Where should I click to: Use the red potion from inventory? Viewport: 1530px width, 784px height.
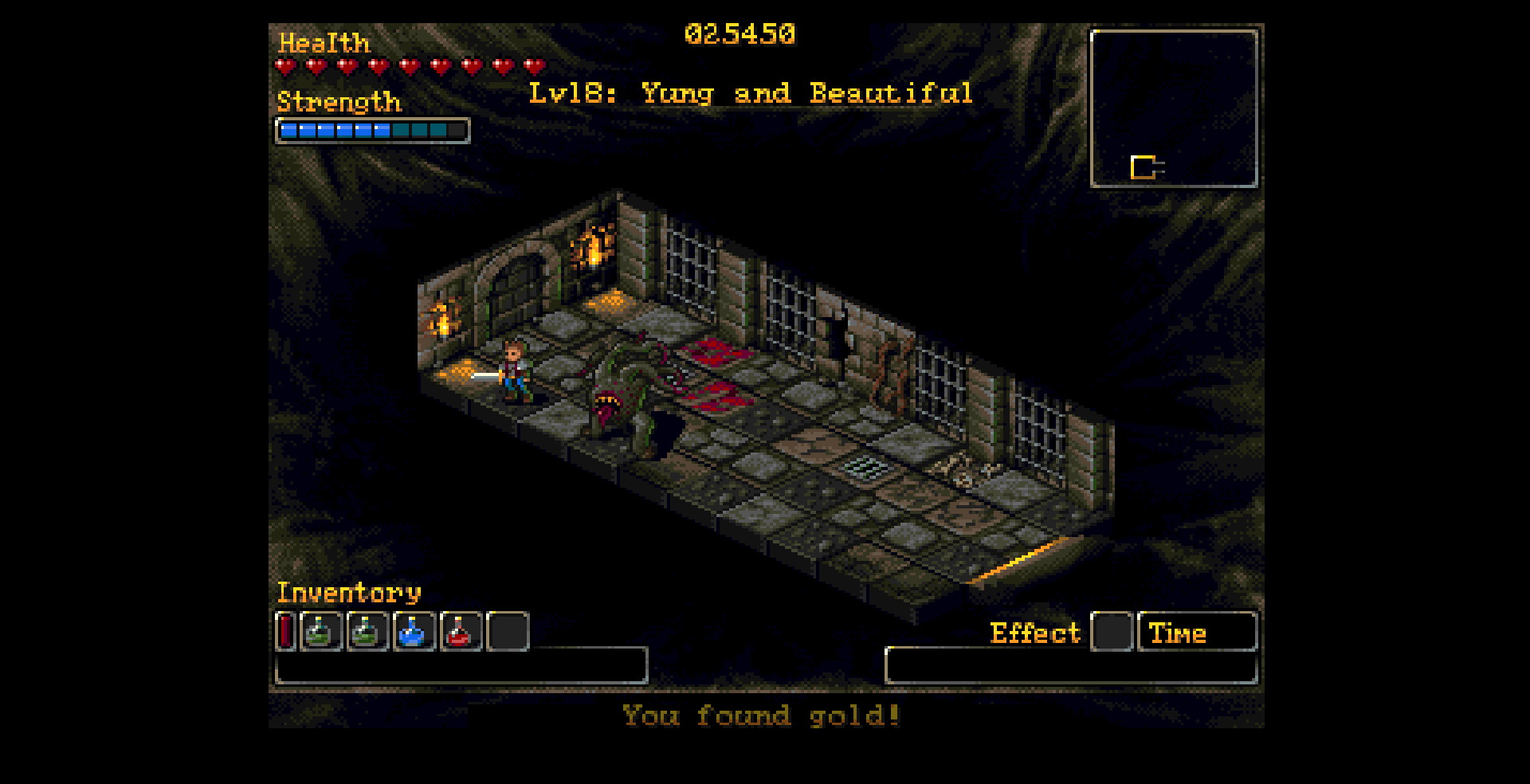pyautogui.click(x=460, y=632)
